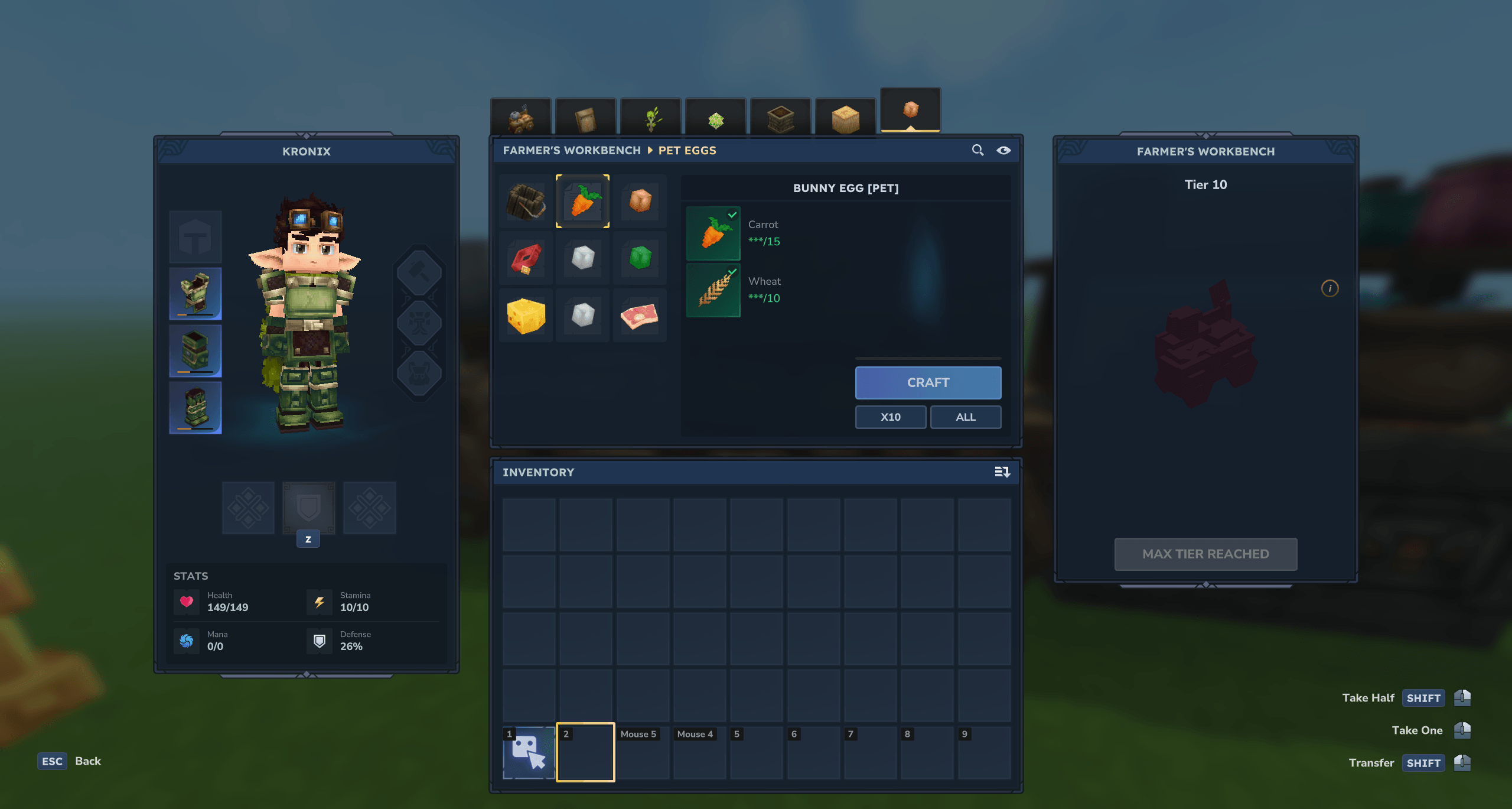The image size is (1512, 809).
Task: Select the green chestplate equipment slot
Action: tap(195, 294)
